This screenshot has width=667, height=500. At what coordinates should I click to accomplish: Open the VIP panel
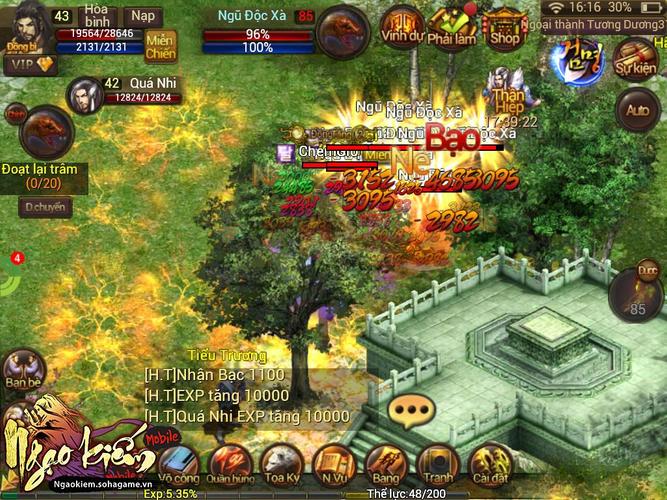coord(29,64)
